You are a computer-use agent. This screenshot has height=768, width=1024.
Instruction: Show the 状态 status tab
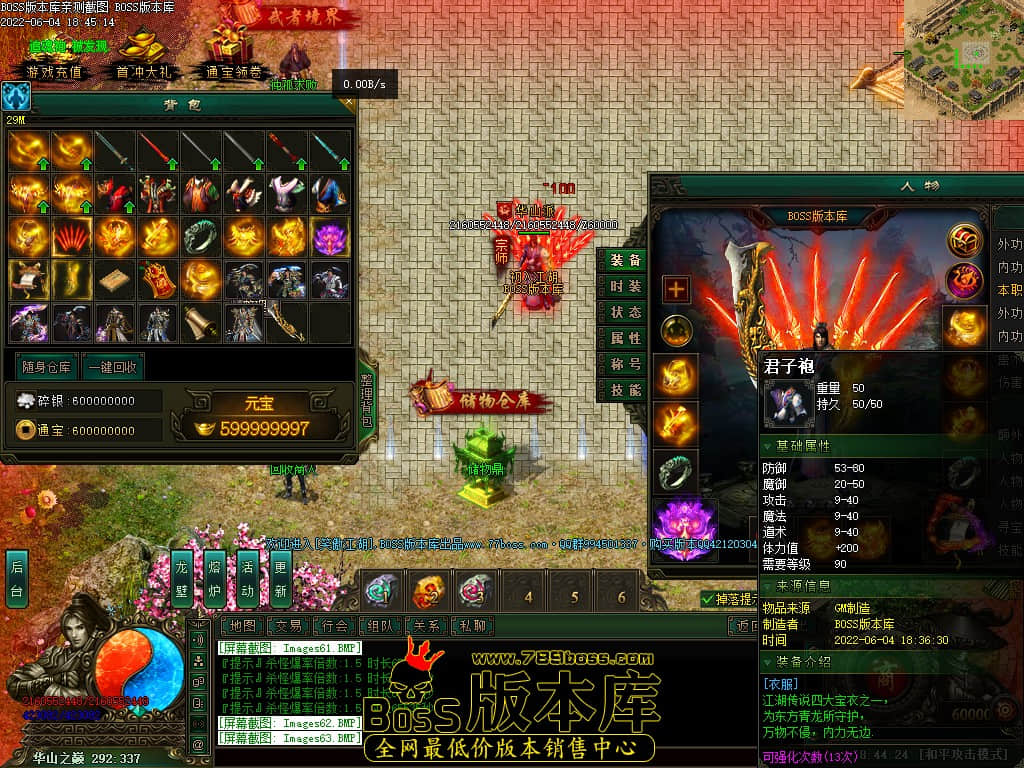pos(626,312)
